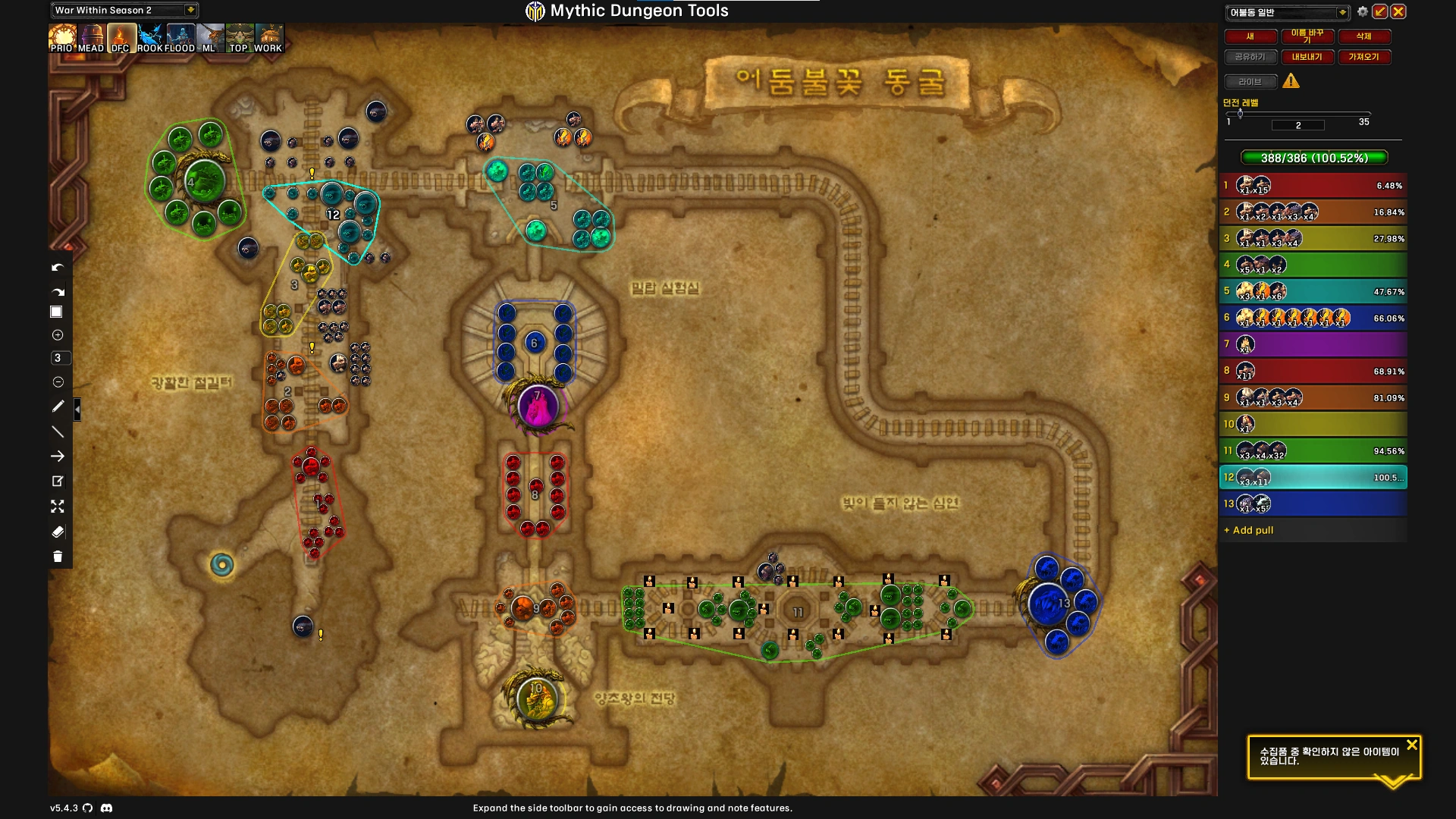Open the WORK dungeon map
The image size is (1456, 819).
pyautogui.click(x=268, y=38)
